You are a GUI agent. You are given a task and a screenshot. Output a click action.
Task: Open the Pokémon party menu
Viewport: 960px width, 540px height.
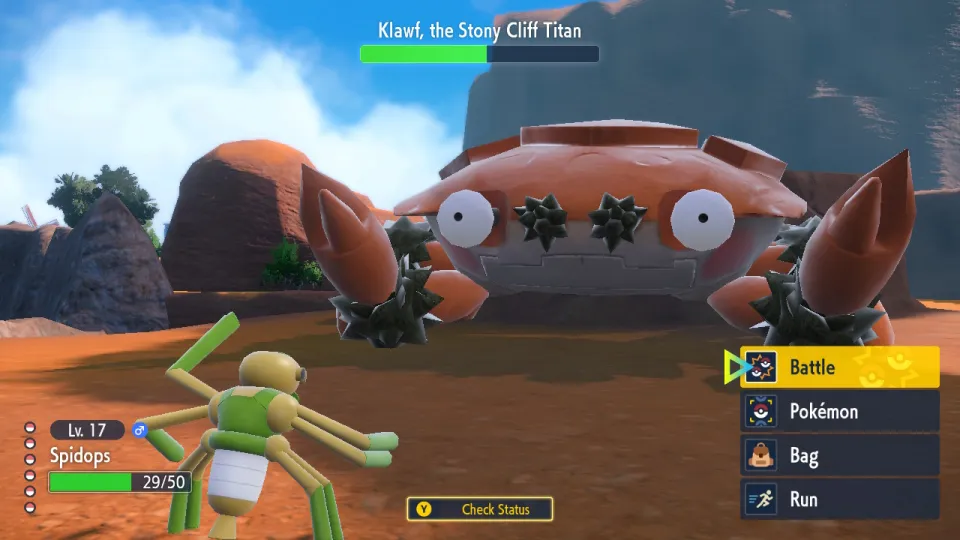[838, 411]
